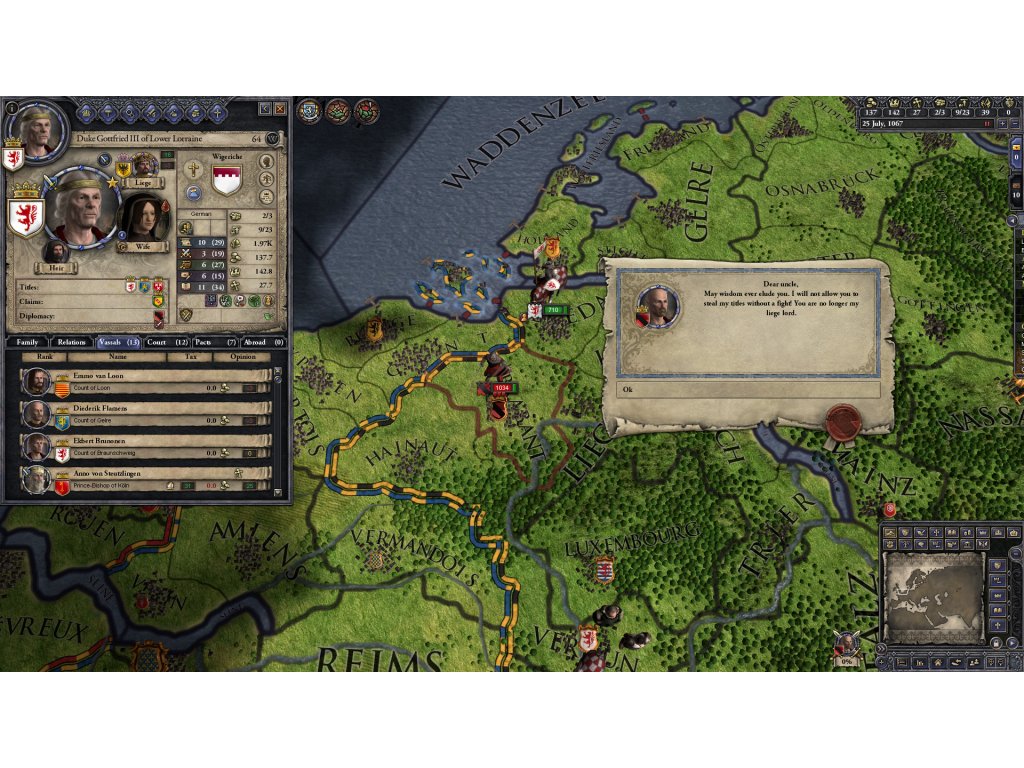Image resolution: width=1024 pixels, height=768 pixels.
Task: Click the Liege portrait
Action: coord(145,164)
